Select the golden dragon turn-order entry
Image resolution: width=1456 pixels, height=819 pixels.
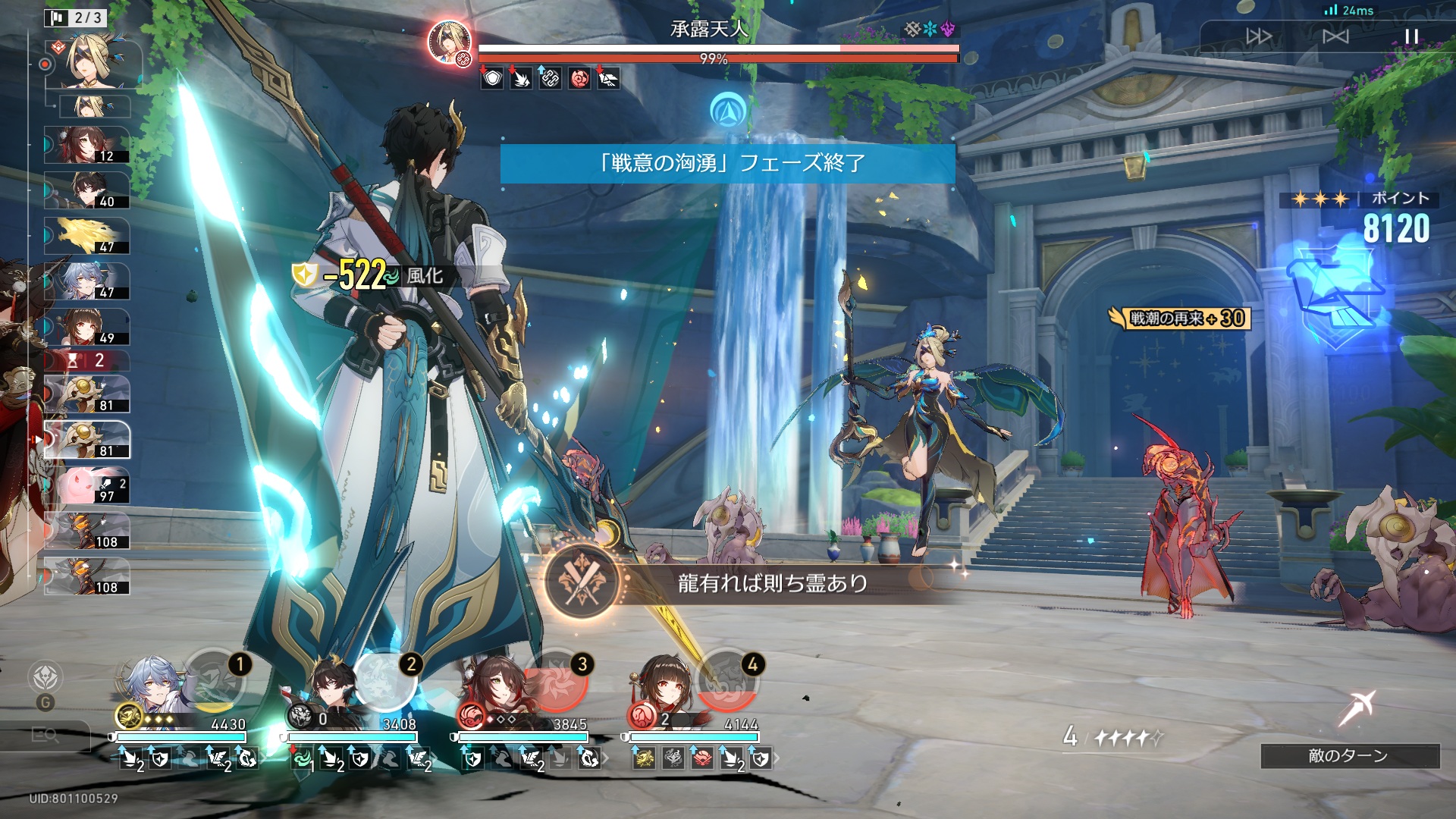86,236
